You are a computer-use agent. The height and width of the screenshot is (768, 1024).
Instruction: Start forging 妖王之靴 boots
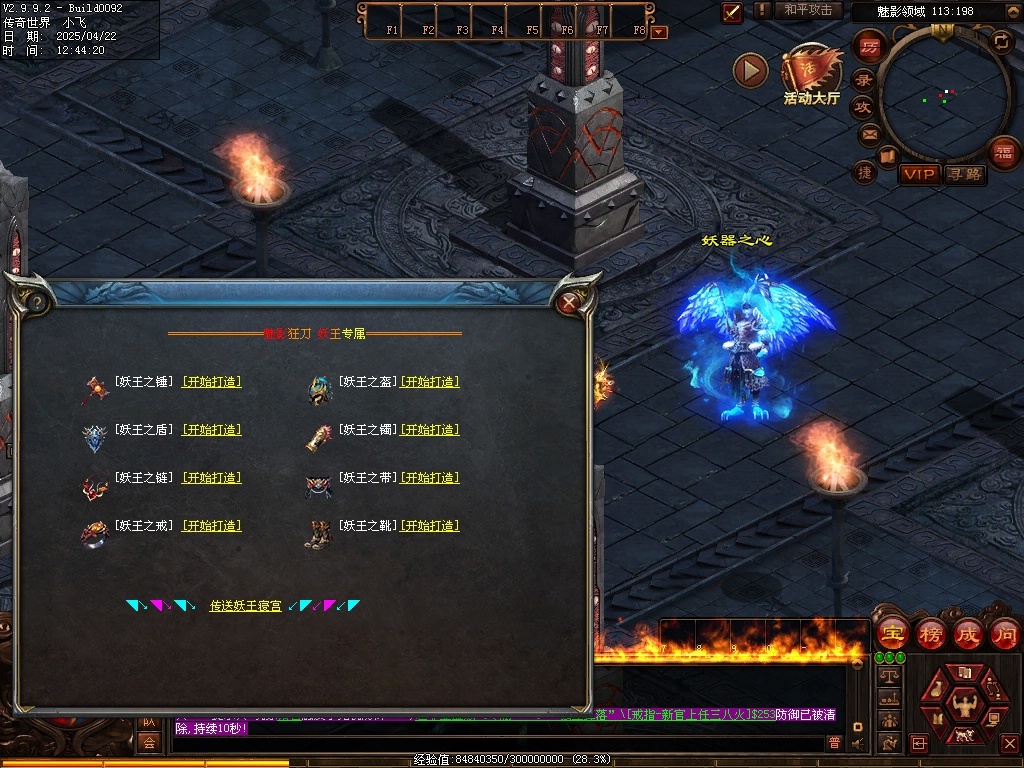430,526
